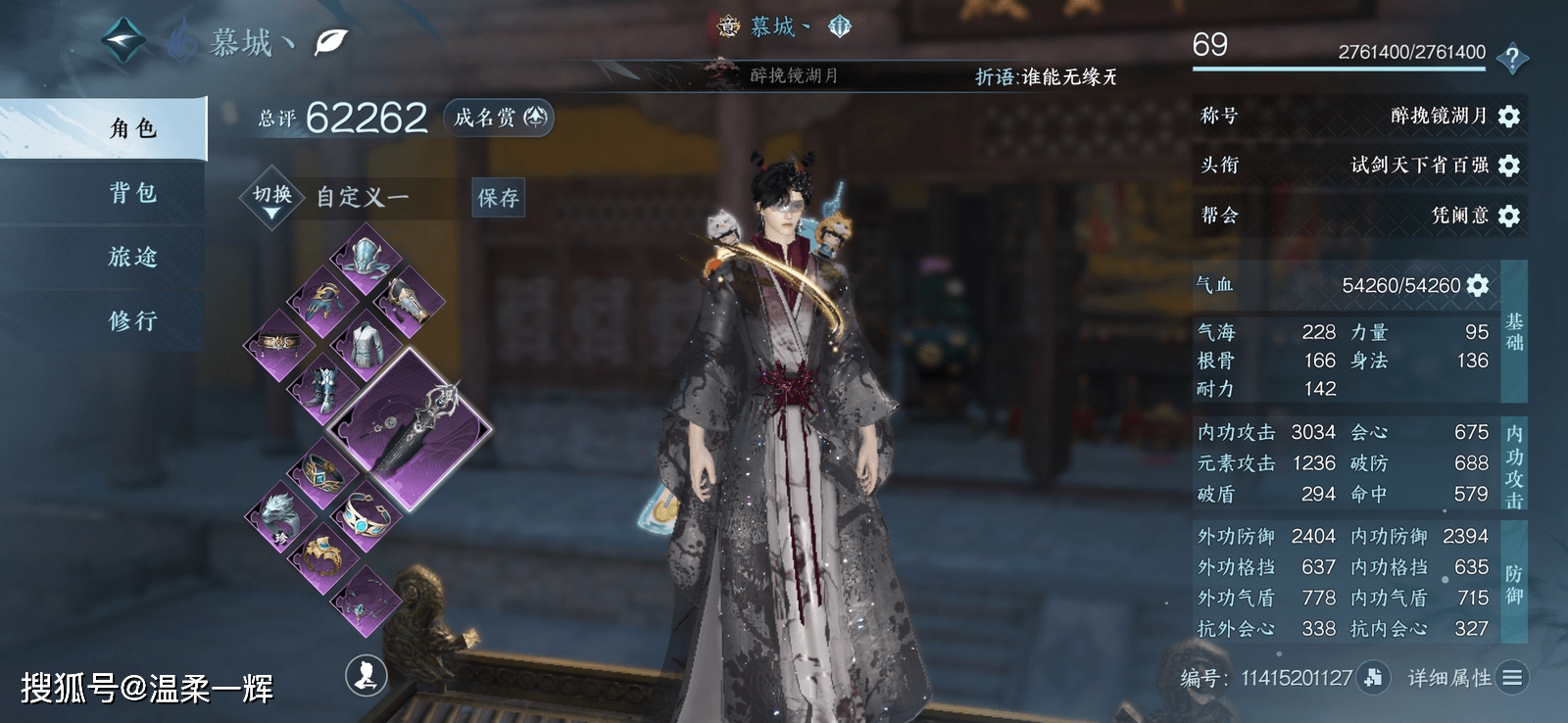Open the 角色 character tab

[x=132, y=128]
